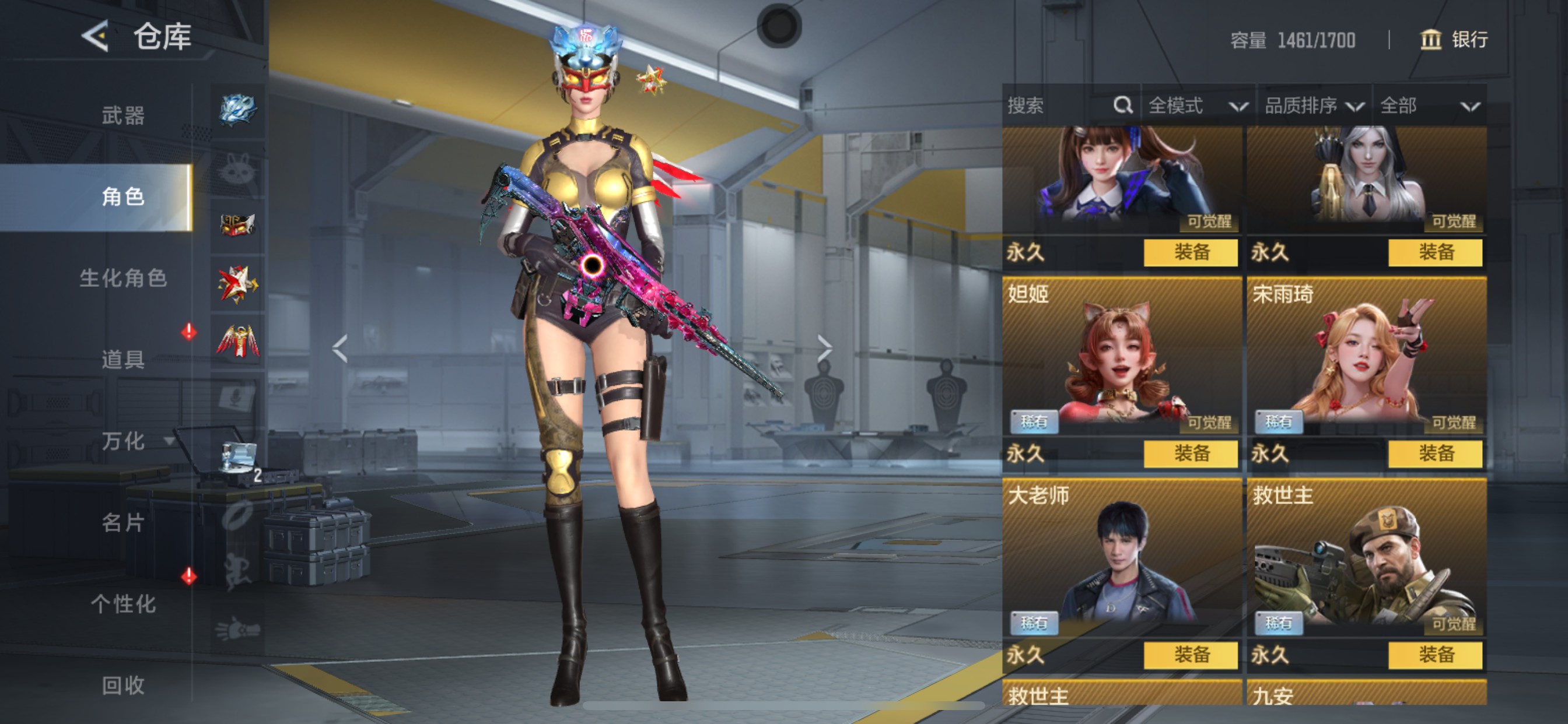Select the red mask equipment slot

237,225
